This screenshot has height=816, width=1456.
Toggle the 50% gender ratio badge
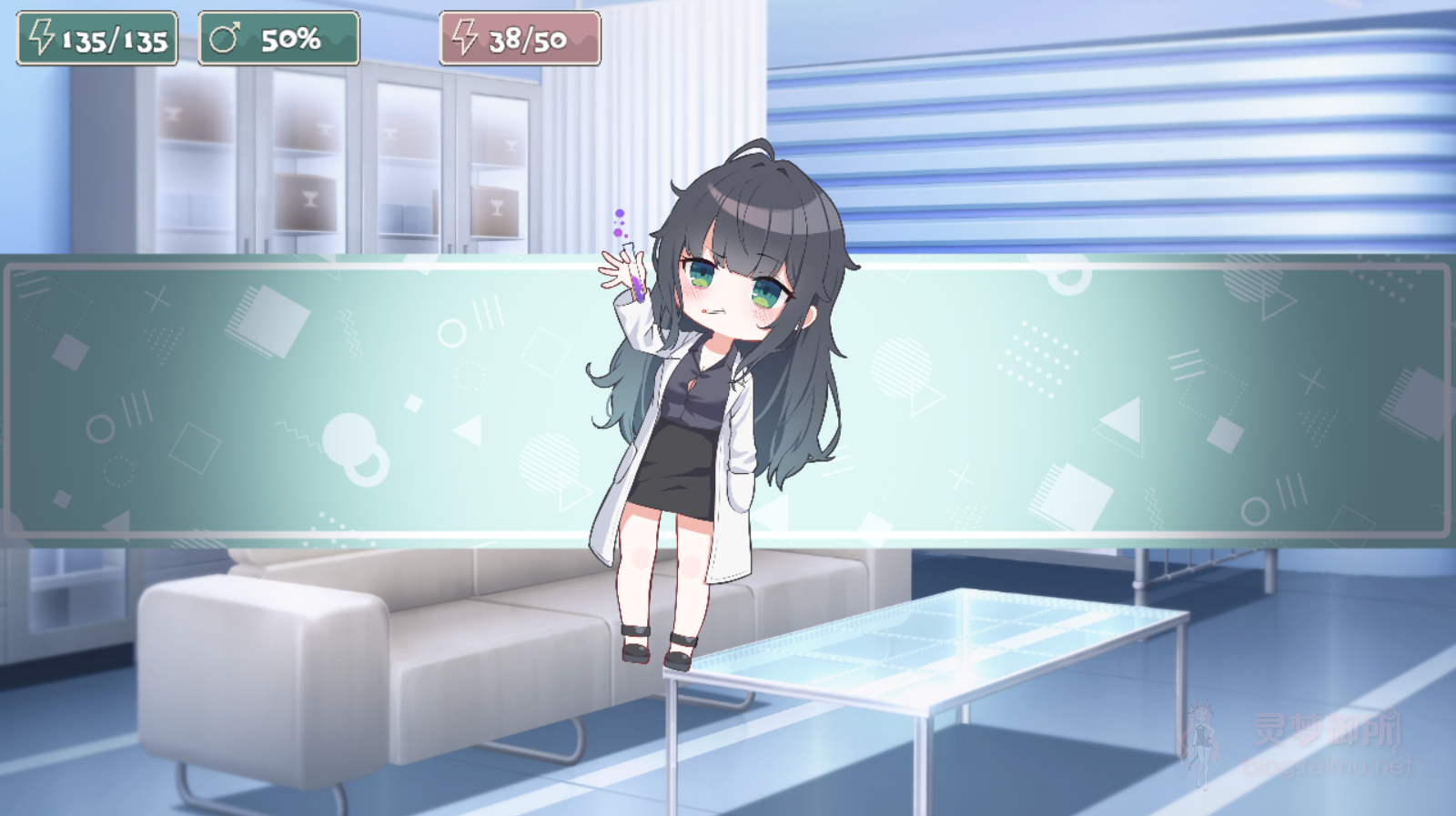pyautogui.click(x=277, y=36)
